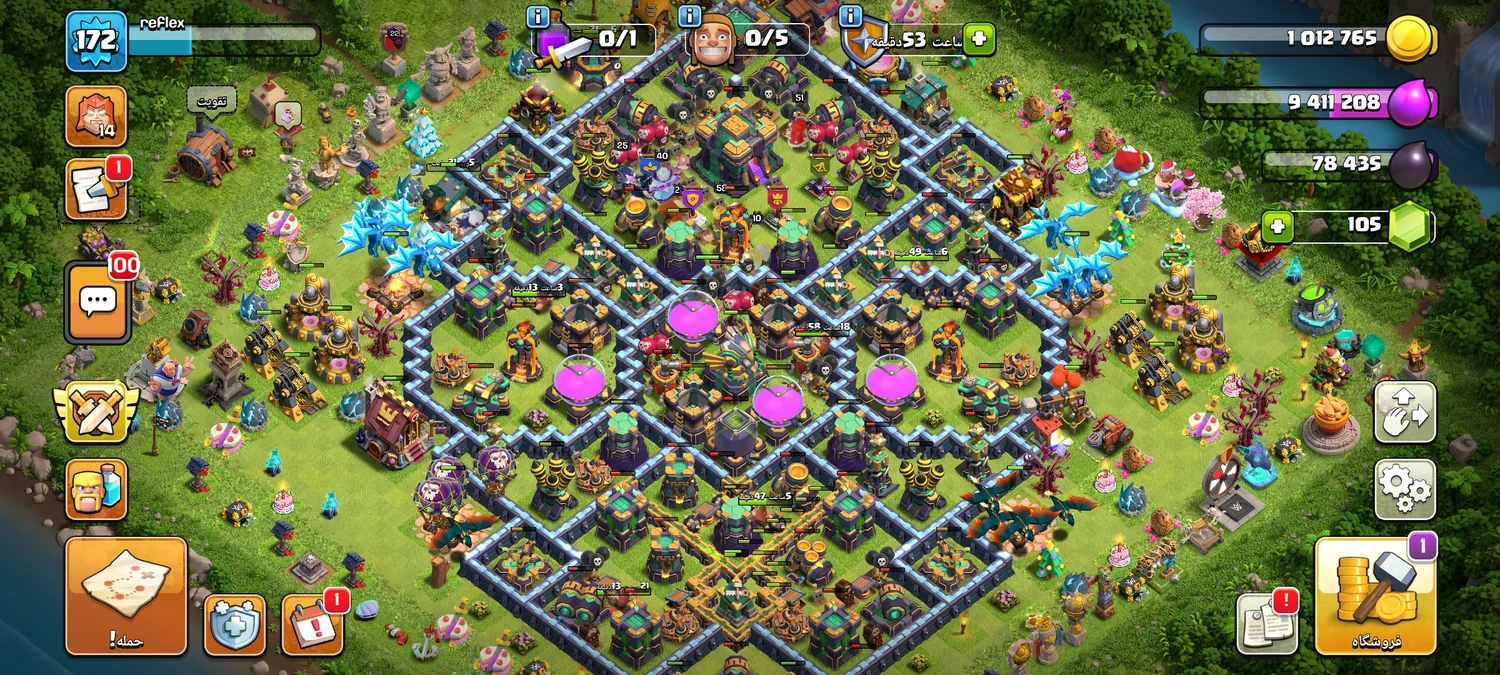The width and height of the screenshot is (1500, 675).
Task: Open the chat panel speech bubble
Action: click(x=97, y=301)
